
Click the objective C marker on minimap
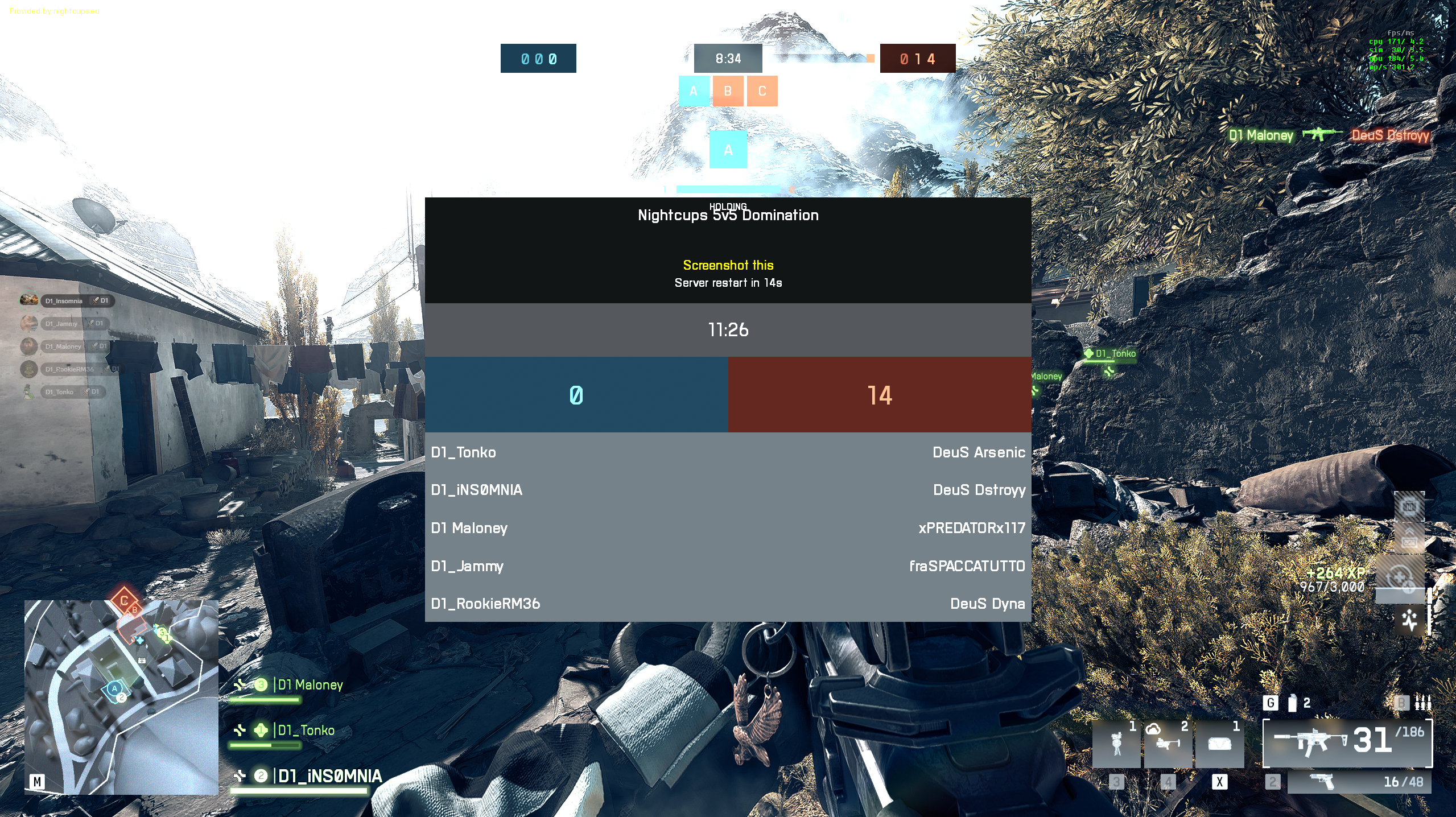click(x=123, y=601)
